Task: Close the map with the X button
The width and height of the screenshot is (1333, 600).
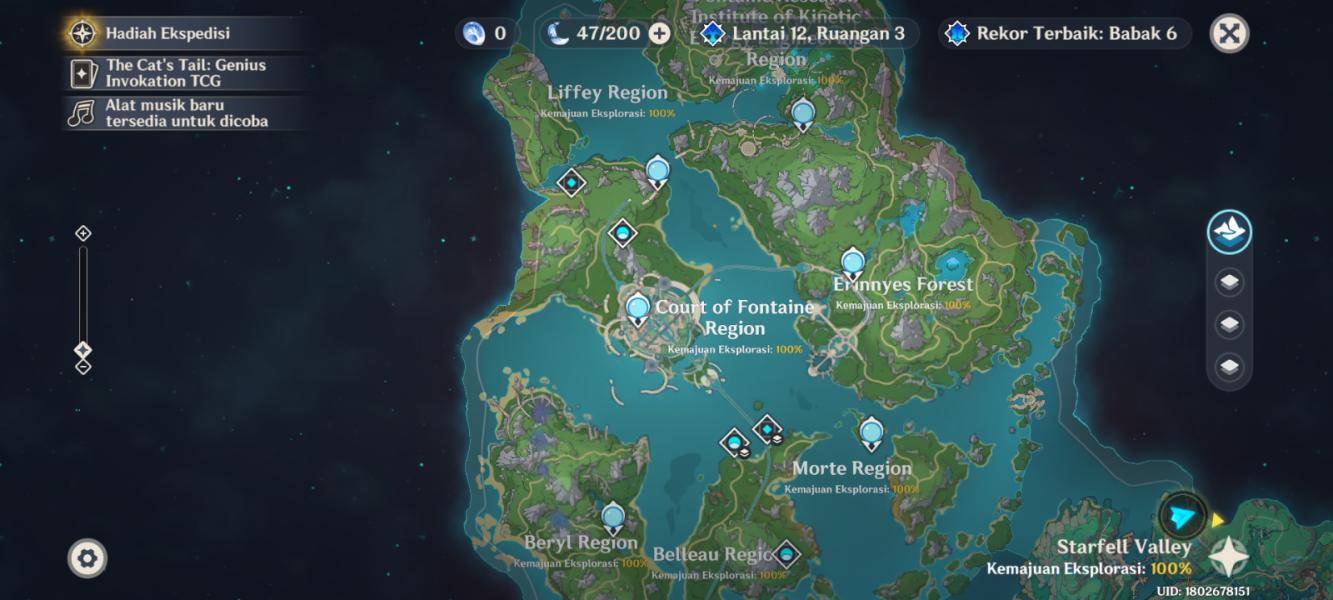Action: [1229, 33]
